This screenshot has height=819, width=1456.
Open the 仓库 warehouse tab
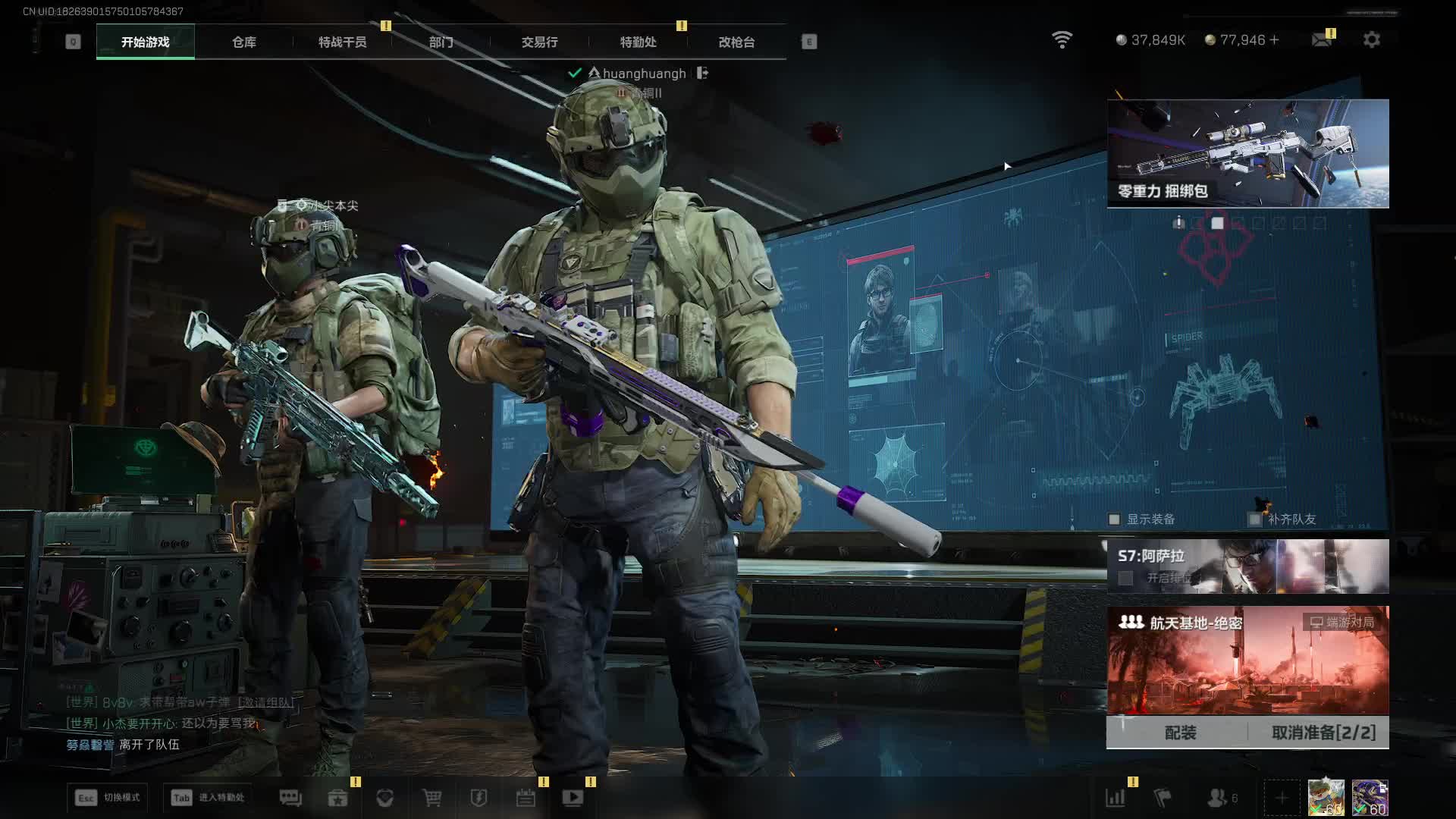tap(244, 42)
